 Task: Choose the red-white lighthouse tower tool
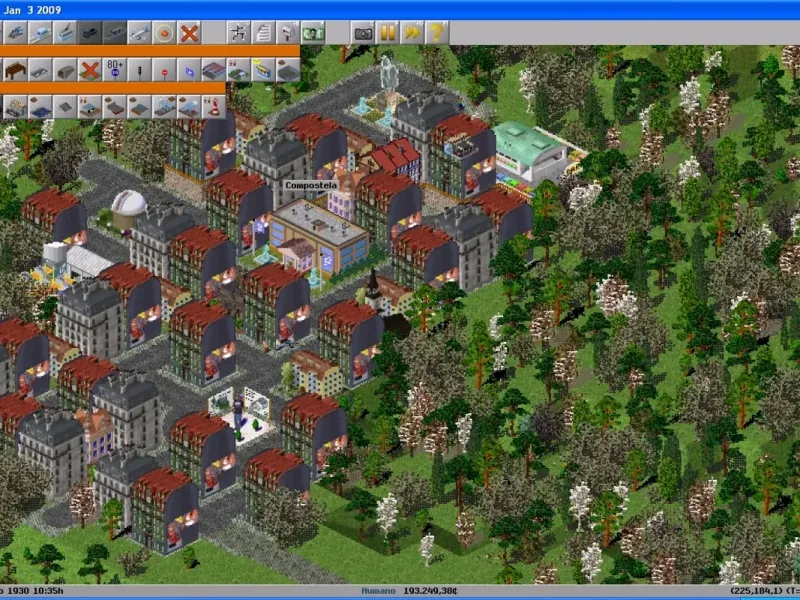[x=213, y=105]
